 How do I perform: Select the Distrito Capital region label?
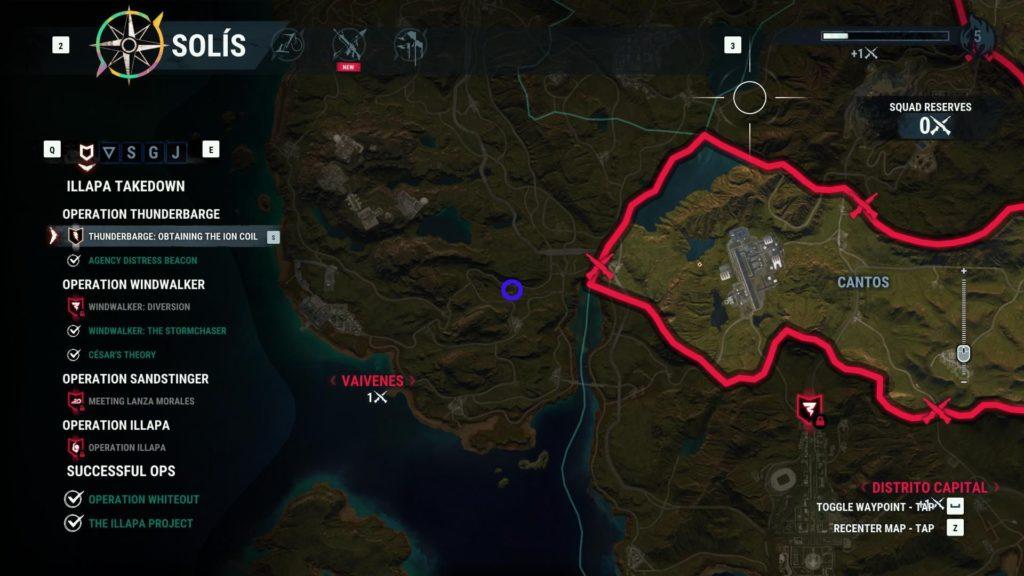929,488
